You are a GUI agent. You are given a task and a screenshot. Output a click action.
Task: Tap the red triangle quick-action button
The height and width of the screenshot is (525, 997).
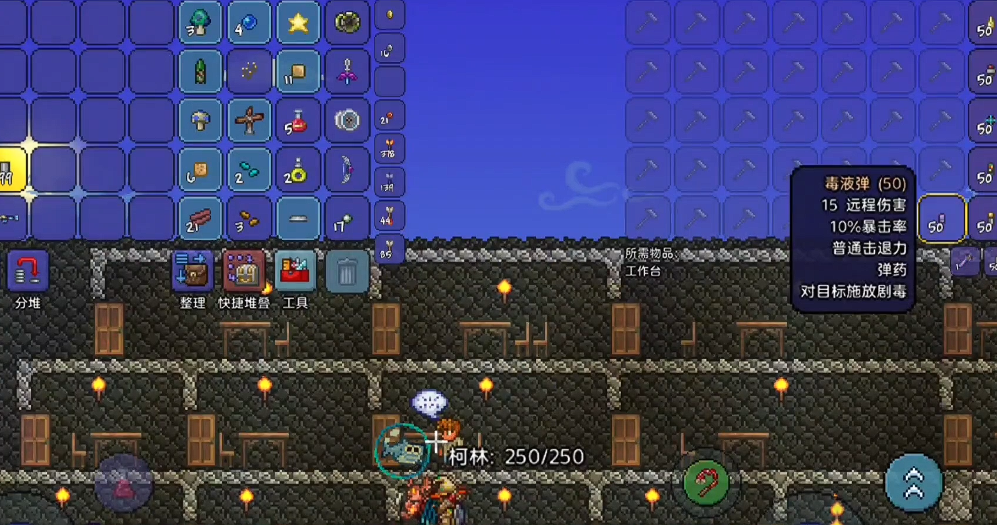[x=124, y=485]
